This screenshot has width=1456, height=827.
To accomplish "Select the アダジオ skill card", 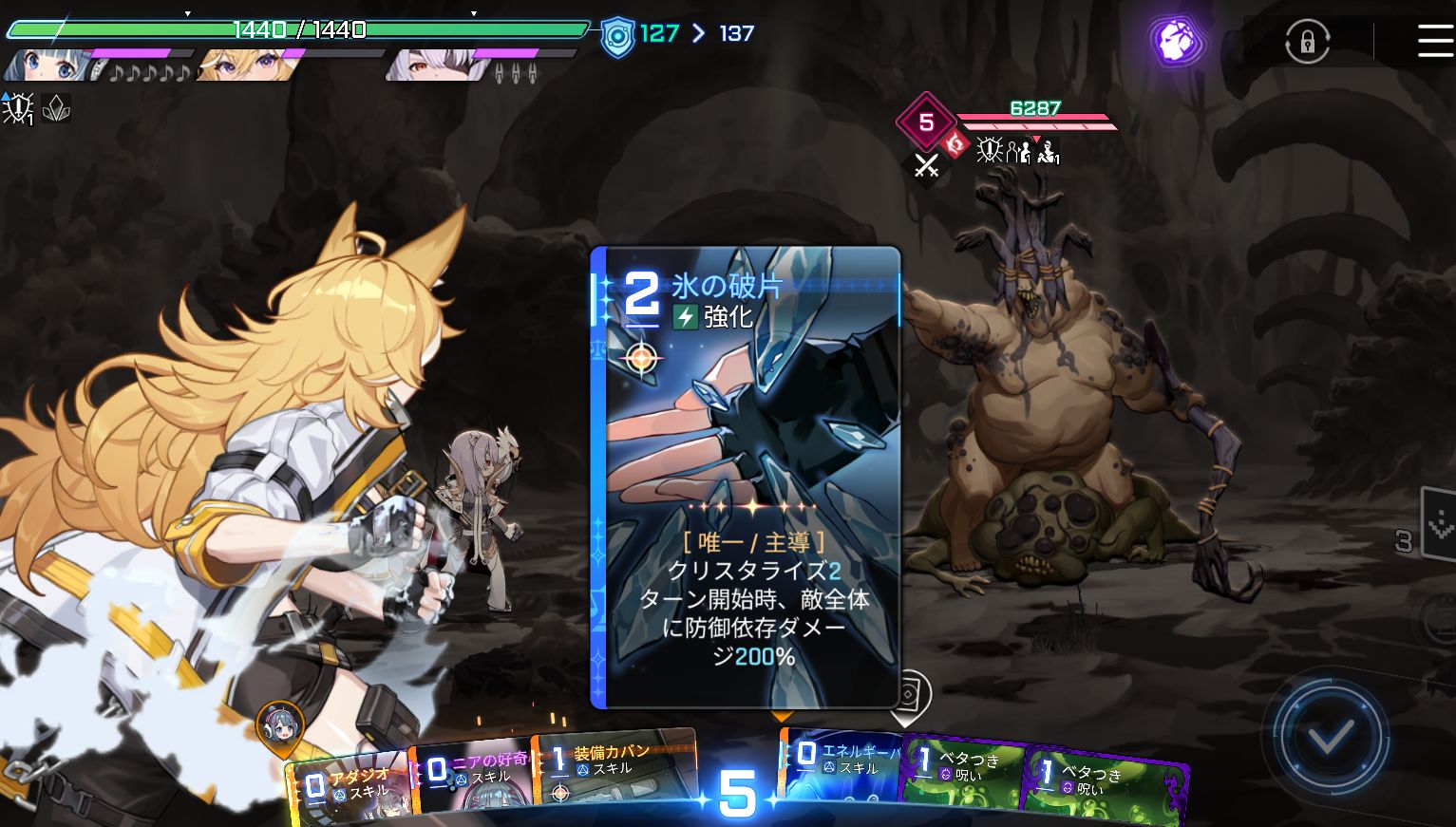I will click(x=349, y=788).
